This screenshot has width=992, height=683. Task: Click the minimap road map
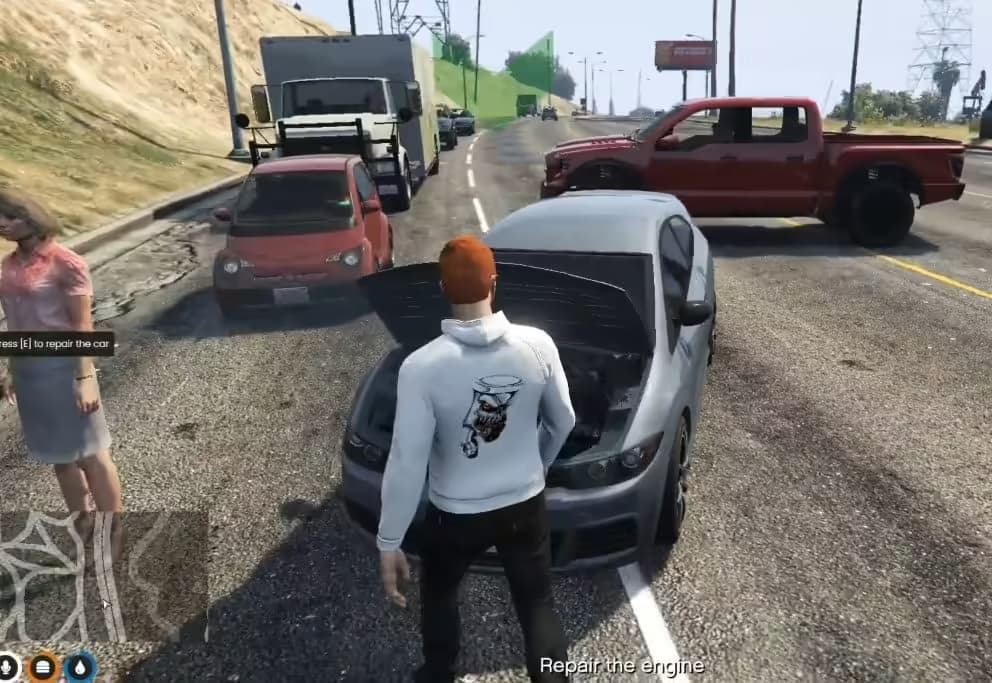pyautogui.click(x=103, y=576)
